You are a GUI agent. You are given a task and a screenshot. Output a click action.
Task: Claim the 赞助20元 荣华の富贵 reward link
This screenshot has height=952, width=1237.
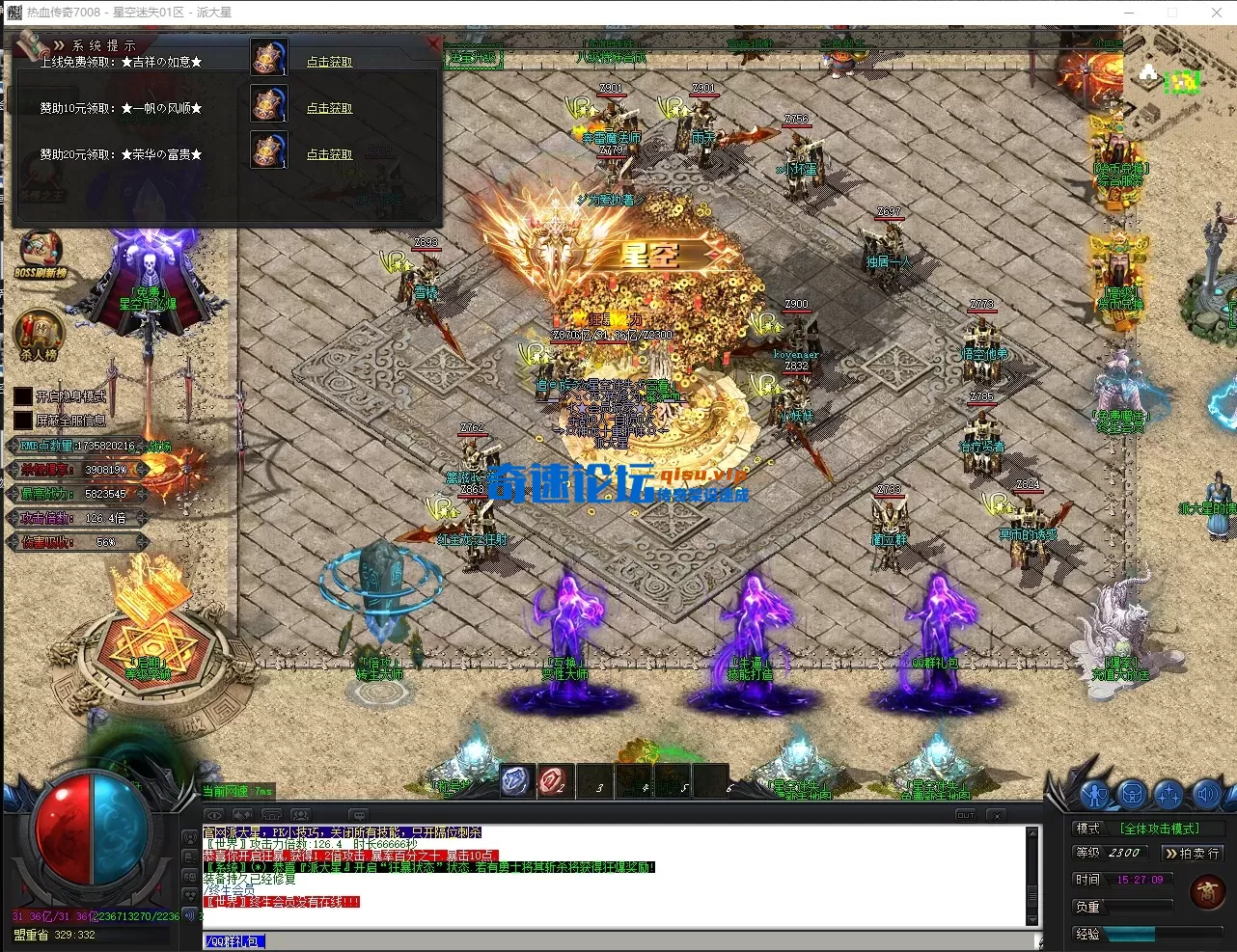329,154
